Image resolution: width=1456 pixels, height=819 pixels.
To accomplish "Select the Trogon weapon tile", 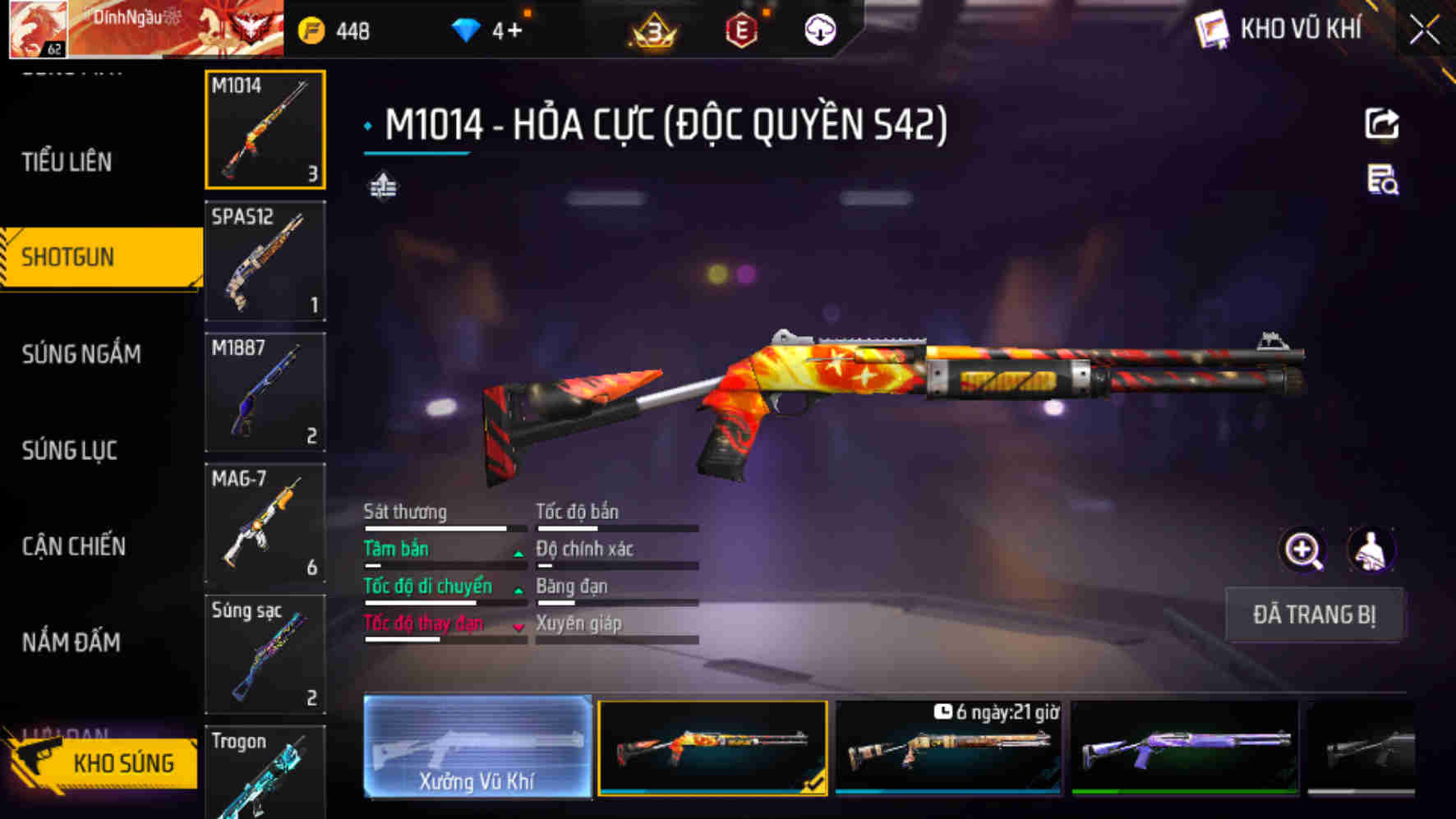I will pyautogui.click(x=265, y=772).
